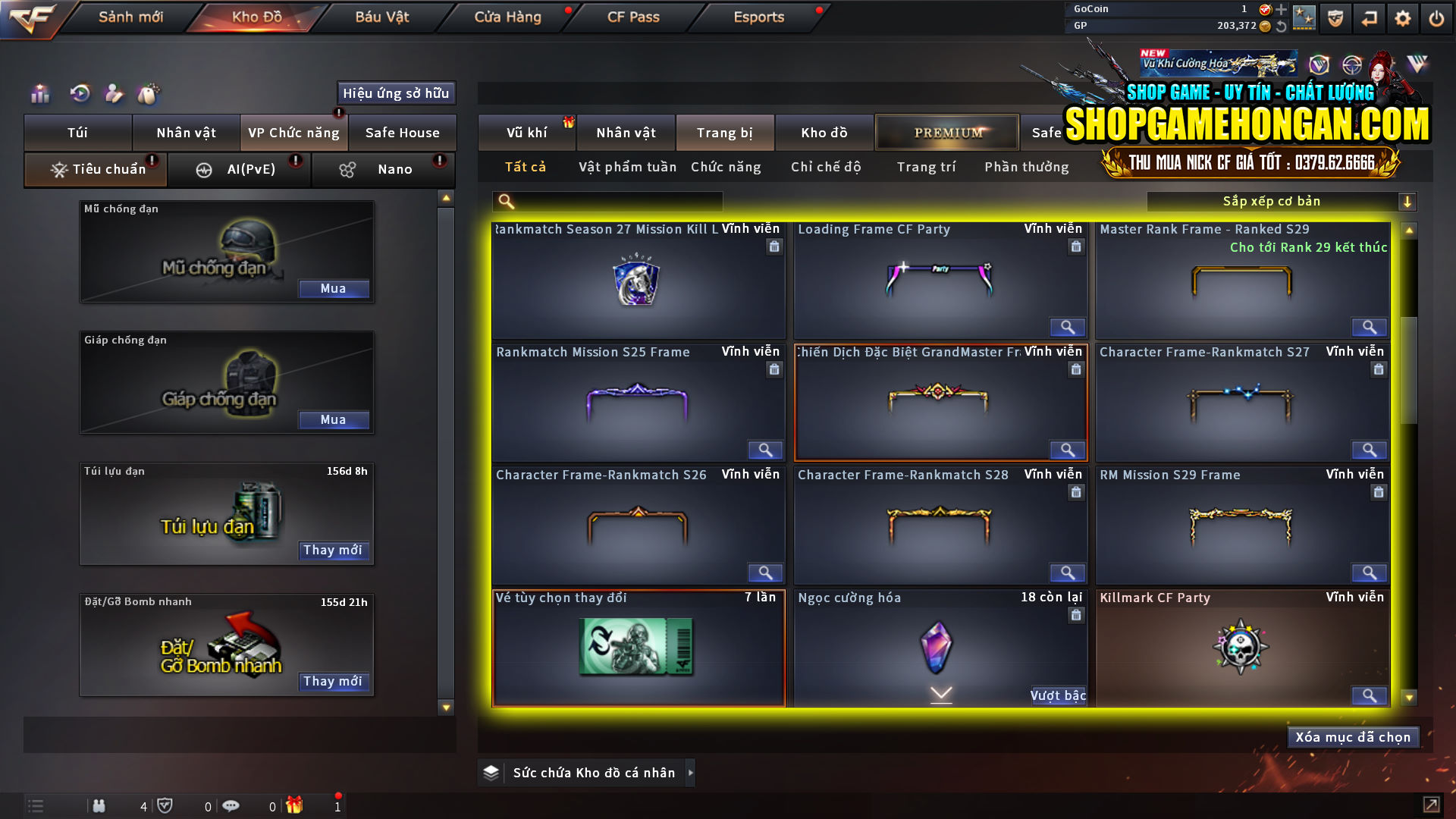Toggle selection of Vé tùy chọn thay đổi item
This screenshot has height=819, width=1456.
(639, 650)
